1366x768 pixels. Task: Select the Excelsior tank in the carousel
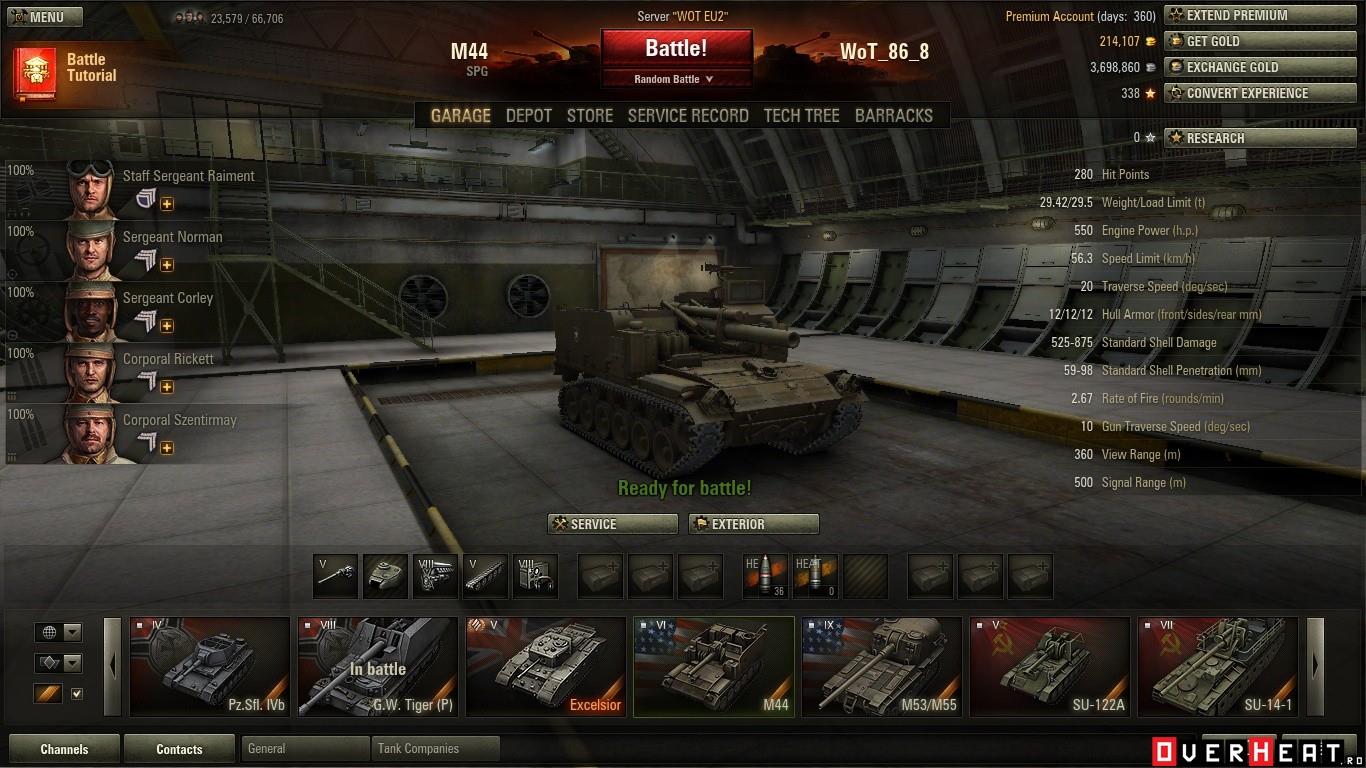(545, 666)
